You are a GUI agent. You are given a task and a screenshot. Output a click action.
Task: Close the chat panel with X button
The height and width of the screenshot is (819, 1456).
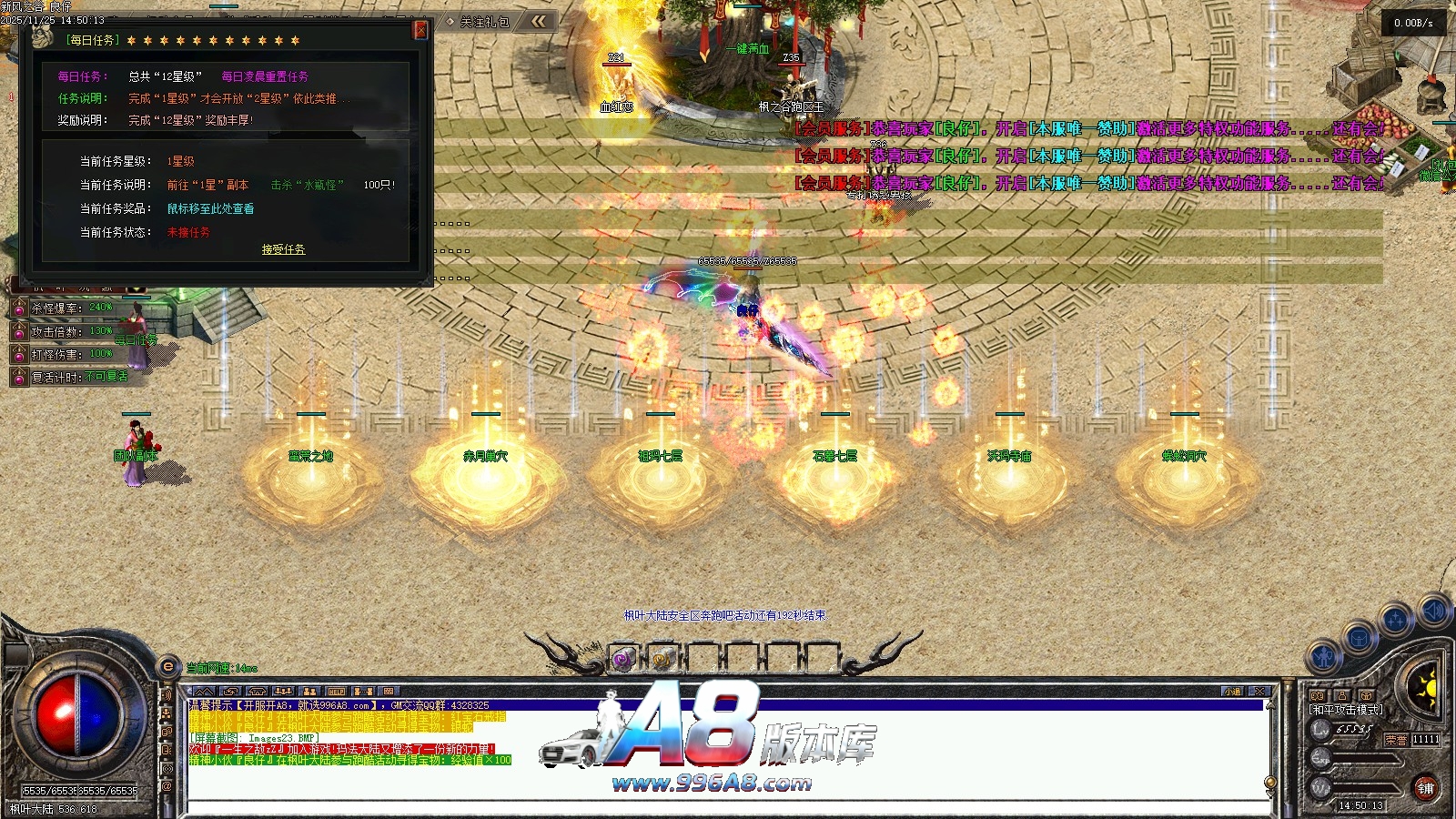[1259, 692]
